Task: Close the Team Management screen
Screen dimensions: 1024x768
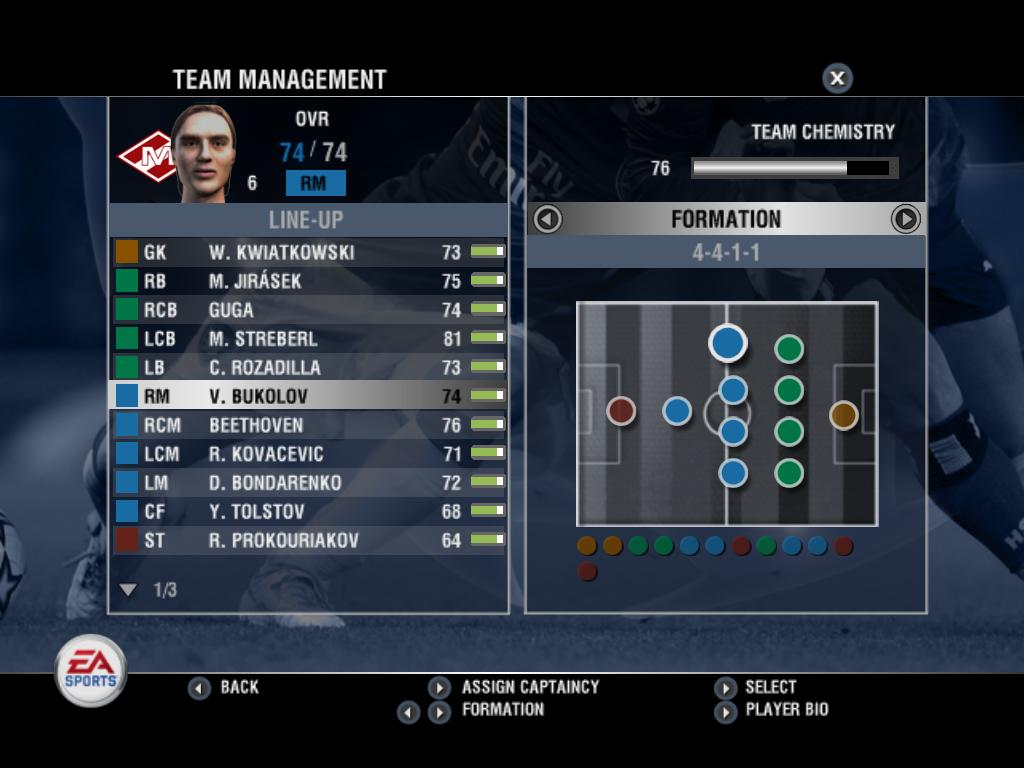Action: 837,78
